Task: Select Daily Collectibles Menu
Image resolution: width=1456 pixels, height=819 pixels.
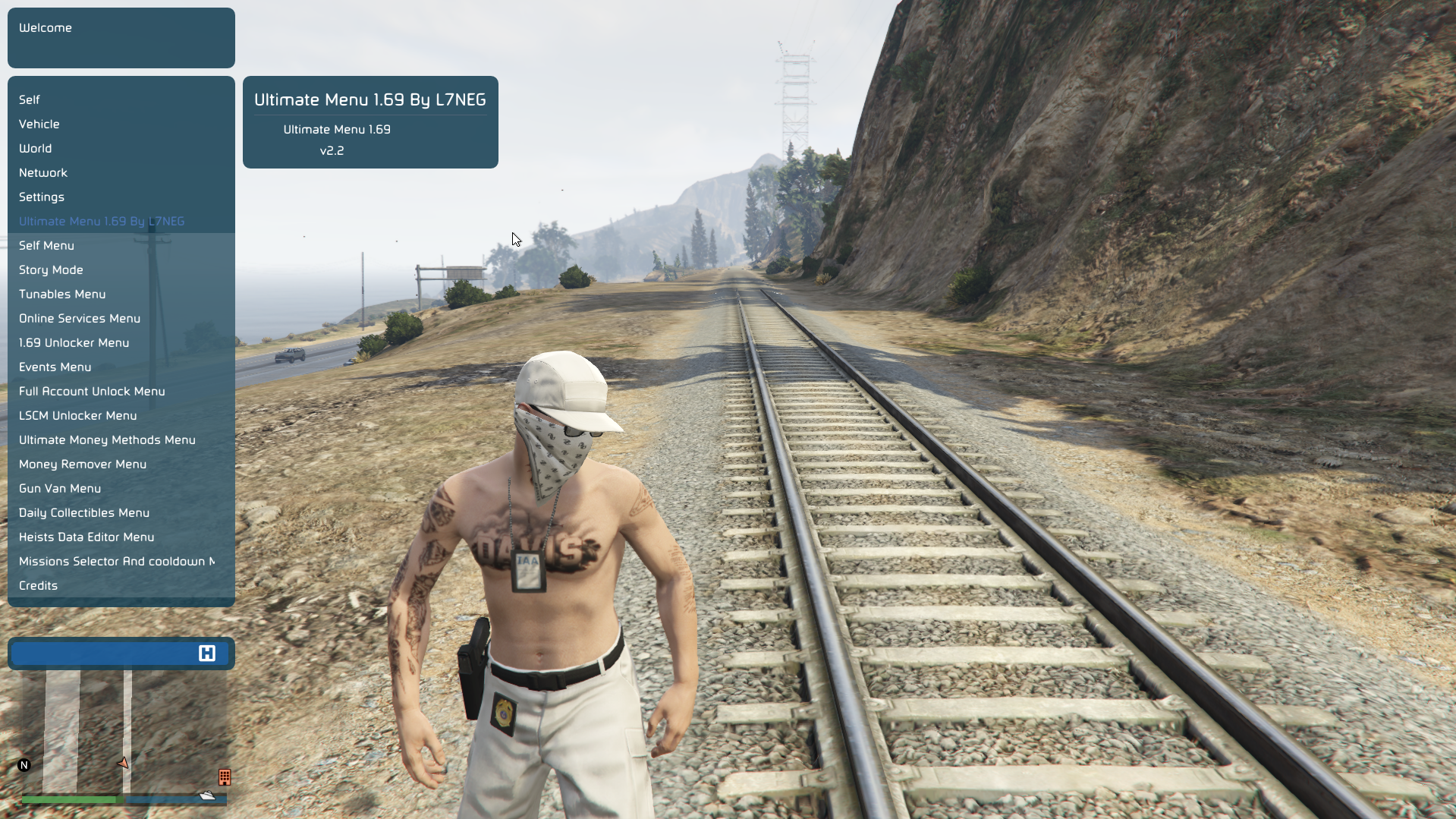Action: point(84,512)
